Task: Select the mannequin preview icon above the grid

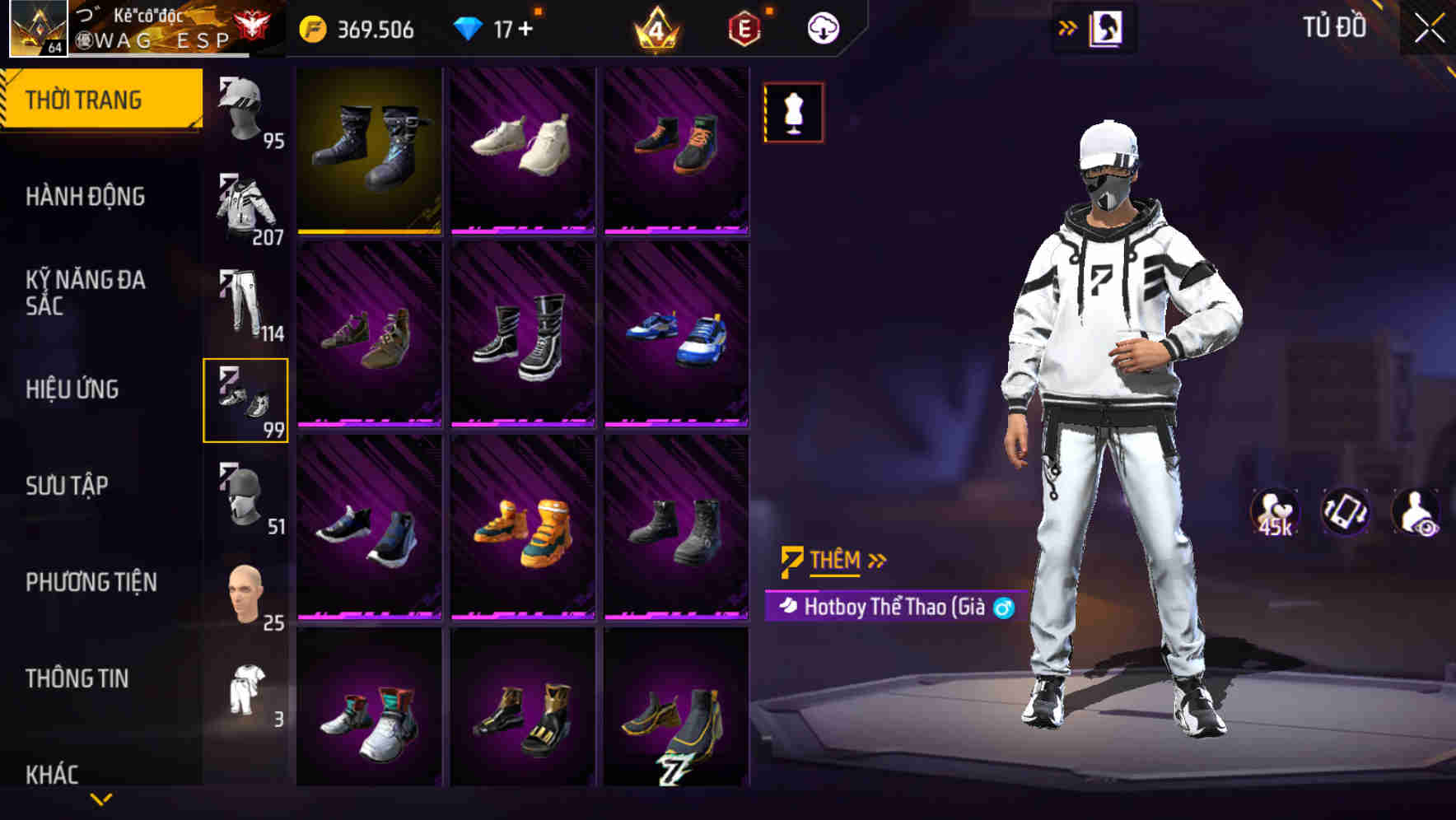Action: tap(791, 113)
